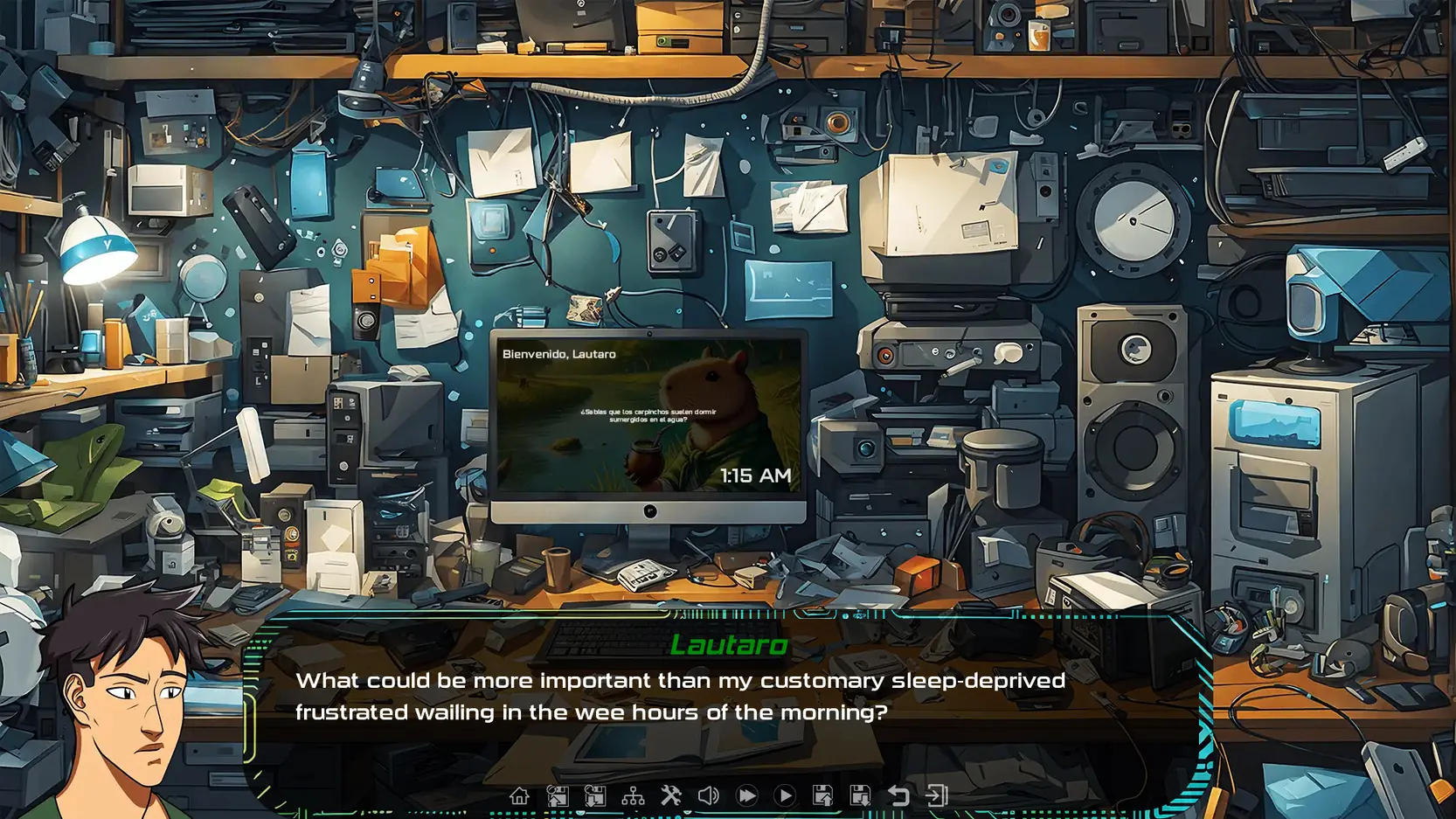1456x819 pixels.
Task: Click the exit door arrow icon
Action: 937,795
